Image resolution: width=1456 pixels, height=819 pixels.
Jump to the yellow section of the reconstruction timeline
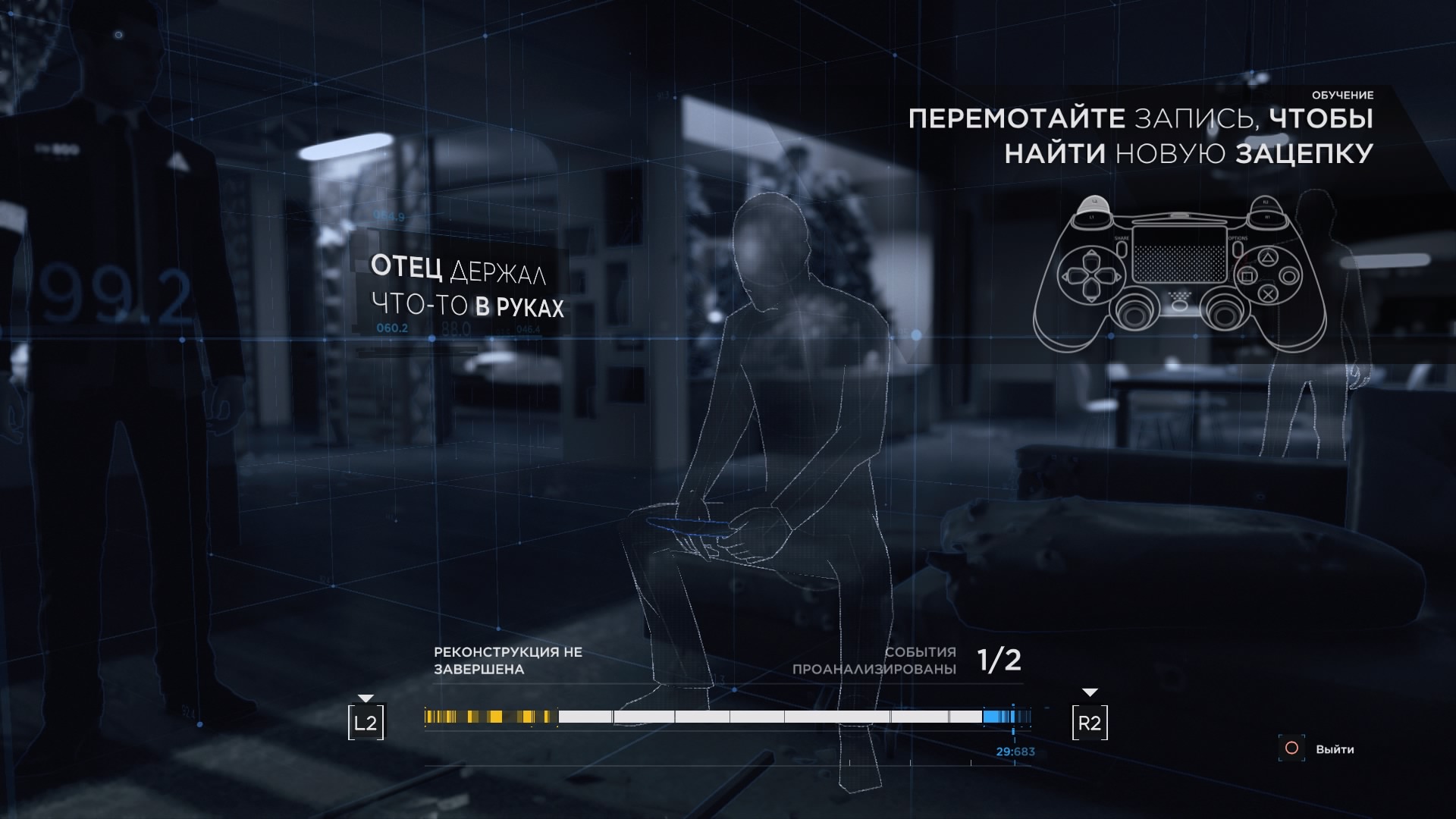pyautogui.click(x=490, y=717)
